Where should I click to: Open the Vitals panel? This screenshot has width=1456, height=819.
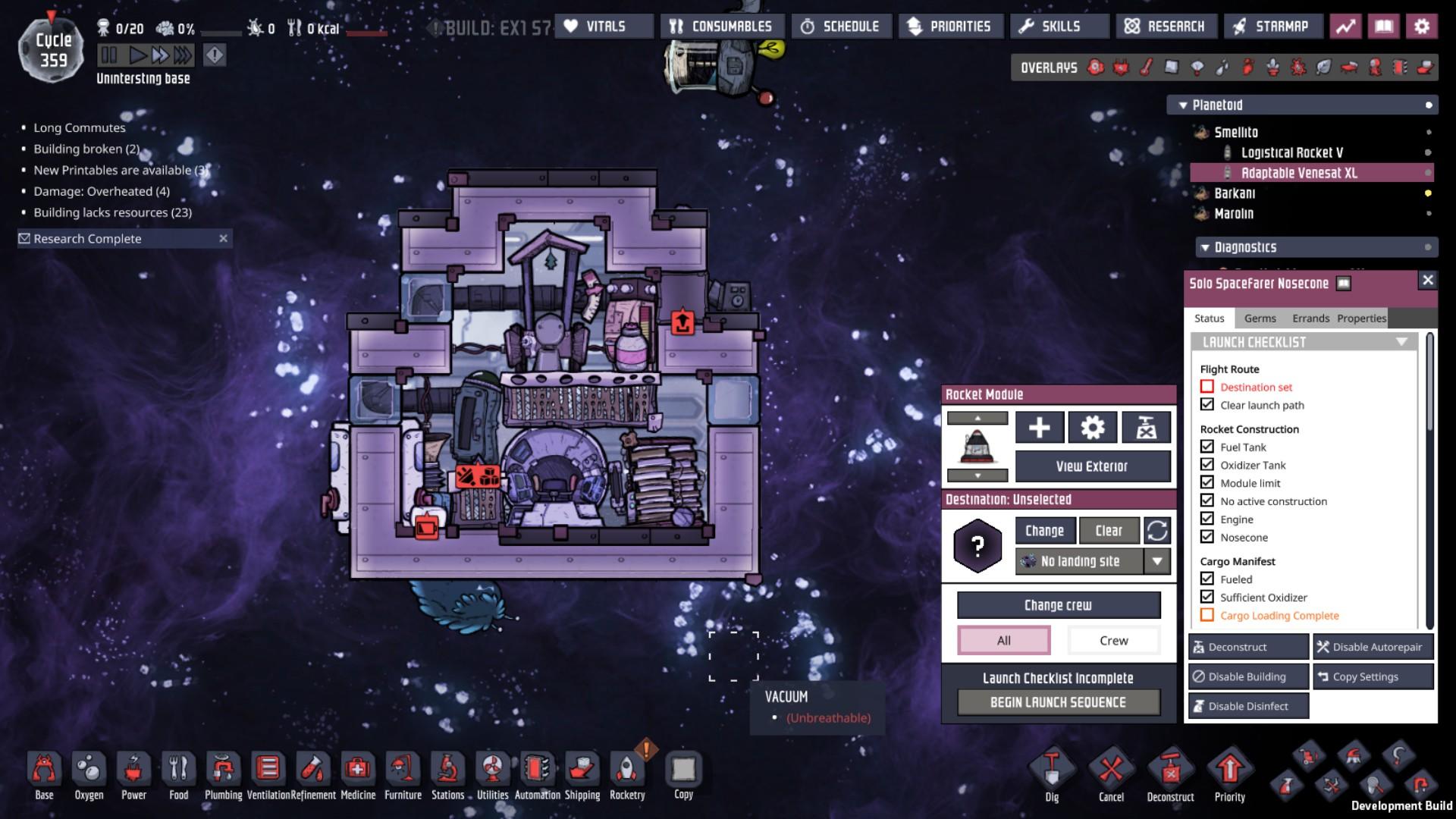tap(604, 27)
